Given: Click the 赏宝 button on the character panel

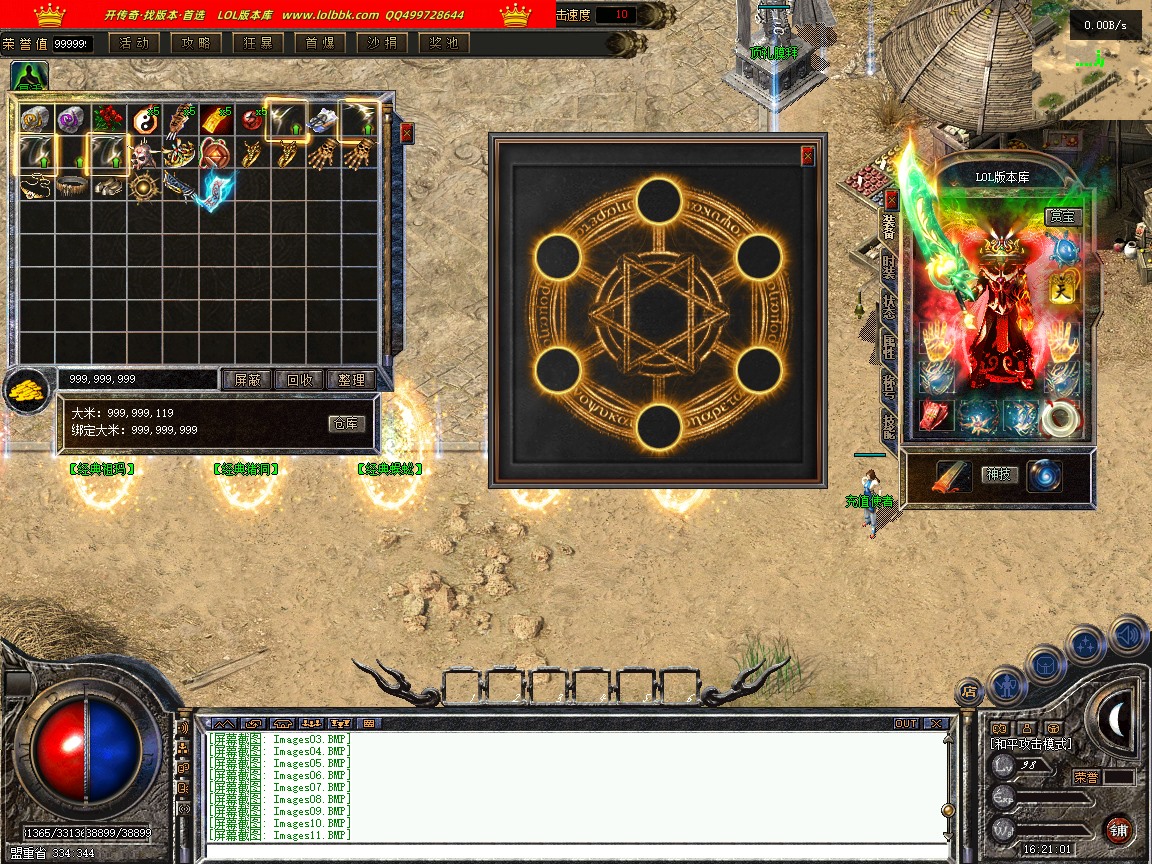Looking at the screenshot, I should coord(1063,216).
